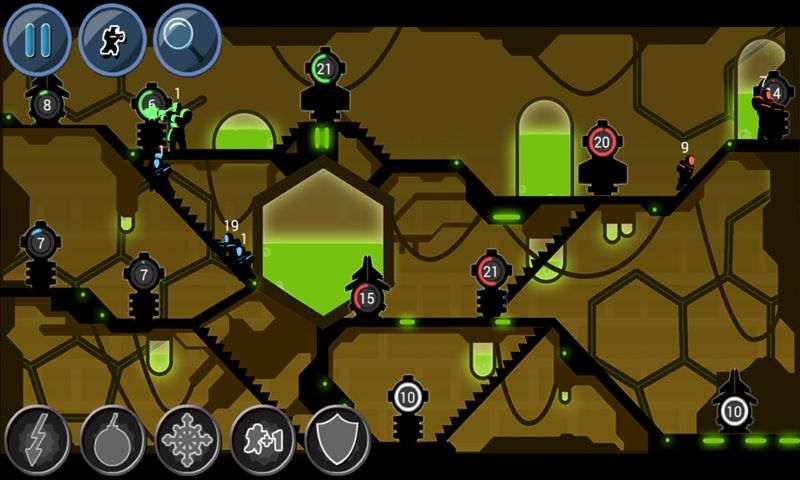Choose the red tower showing 21
The width and height of the screenshot is (800, 480).
click(491, 271)
